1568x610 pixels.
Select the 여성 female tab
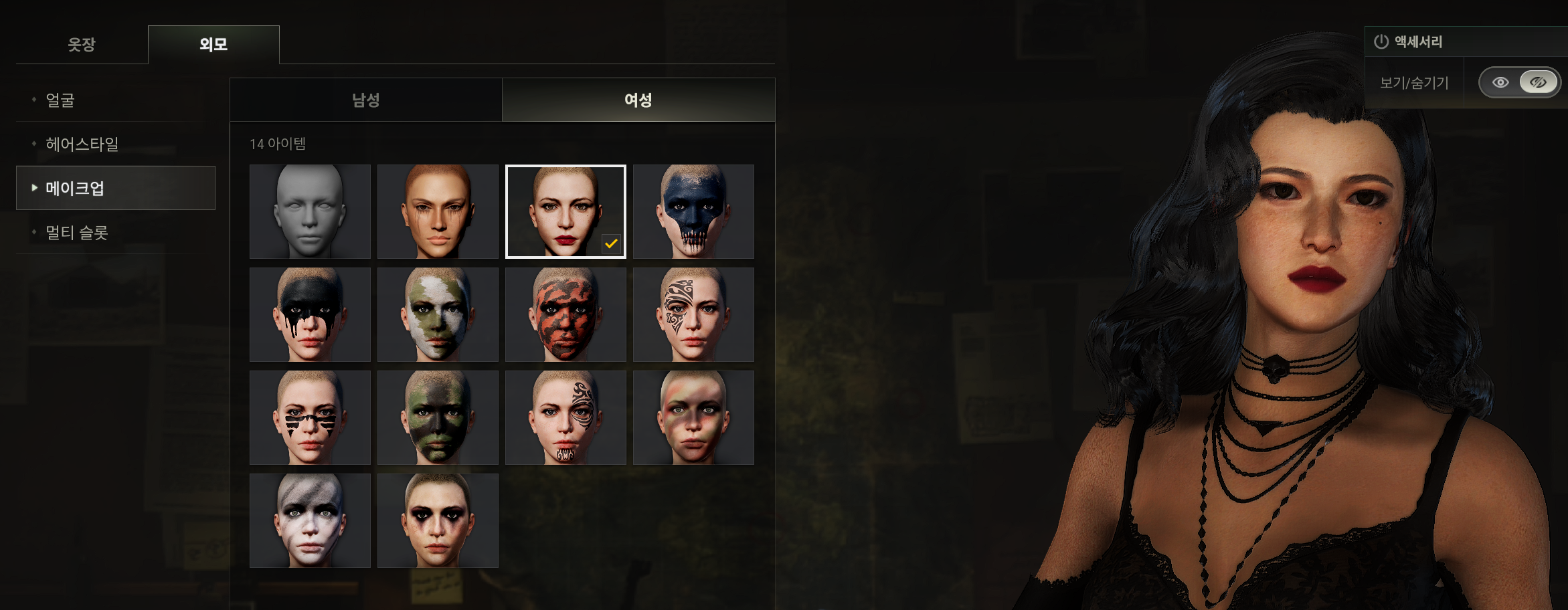pyautogui.click(x=638, y=100)
